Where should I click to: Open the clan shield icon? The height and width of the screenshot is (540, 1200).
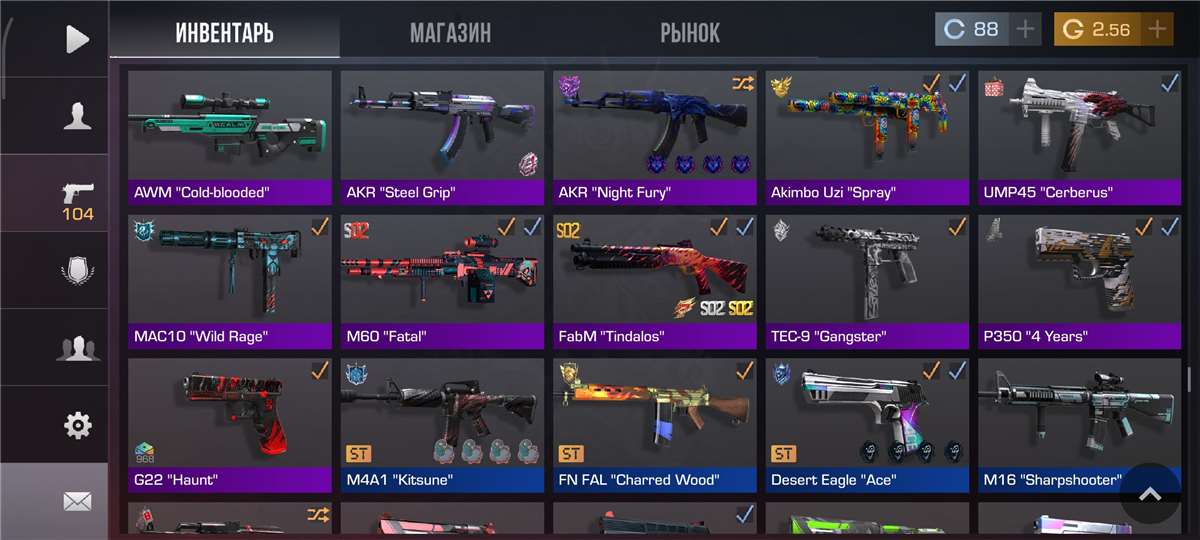point(77,271)
